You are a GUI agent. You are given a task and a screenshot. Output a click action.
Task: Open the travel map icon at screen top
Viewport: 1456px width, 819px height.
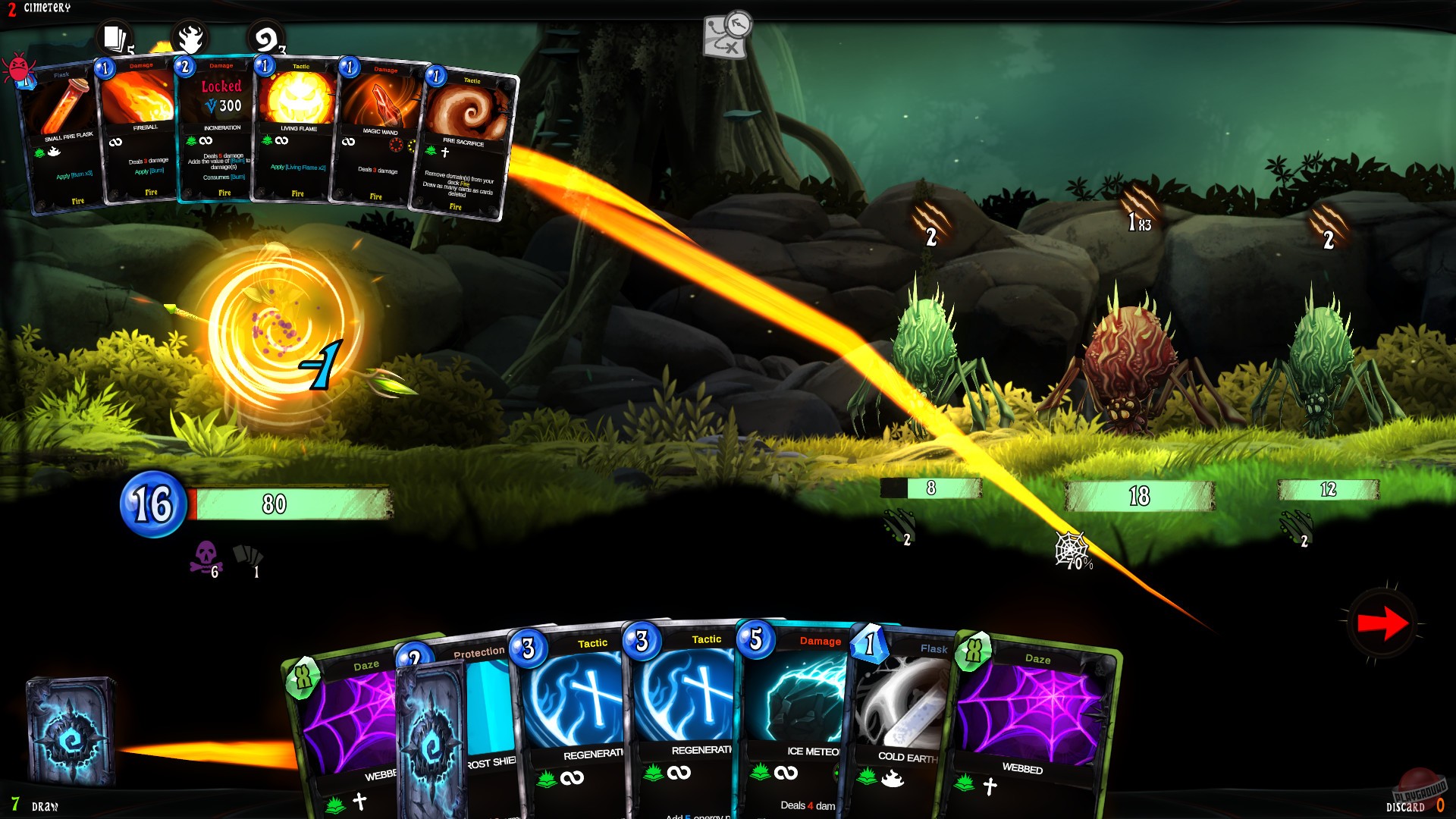(x=723, y=36)
